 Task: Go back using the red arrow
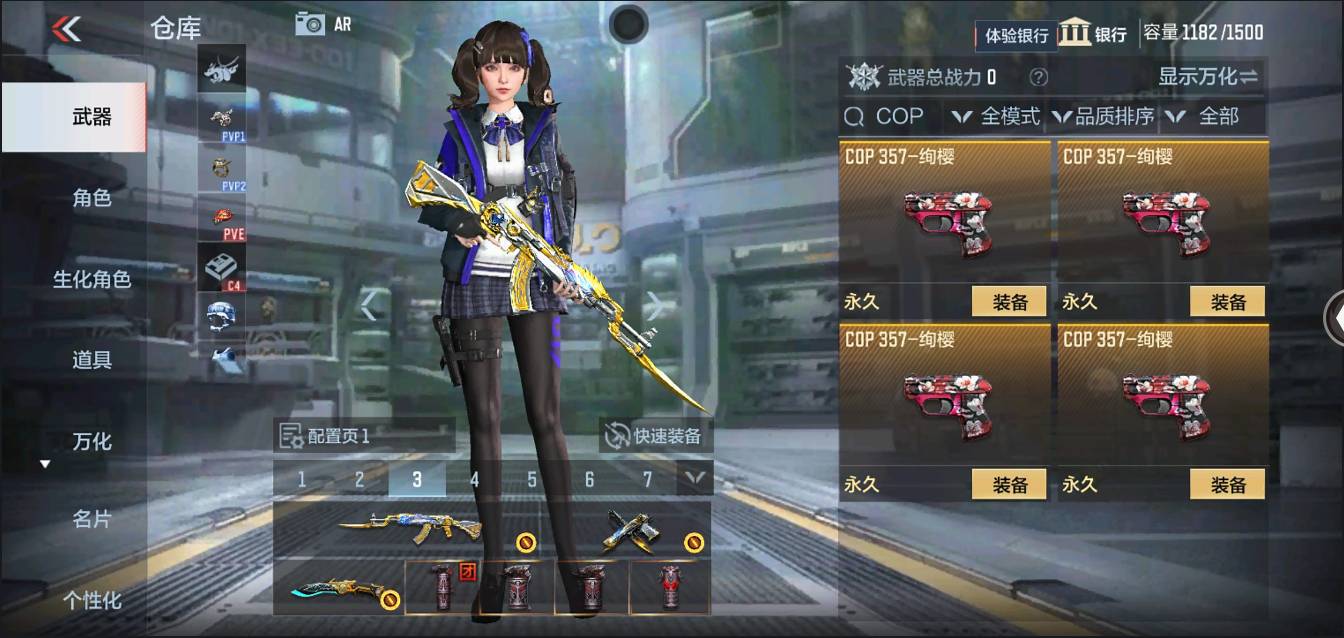click(66, 28)
